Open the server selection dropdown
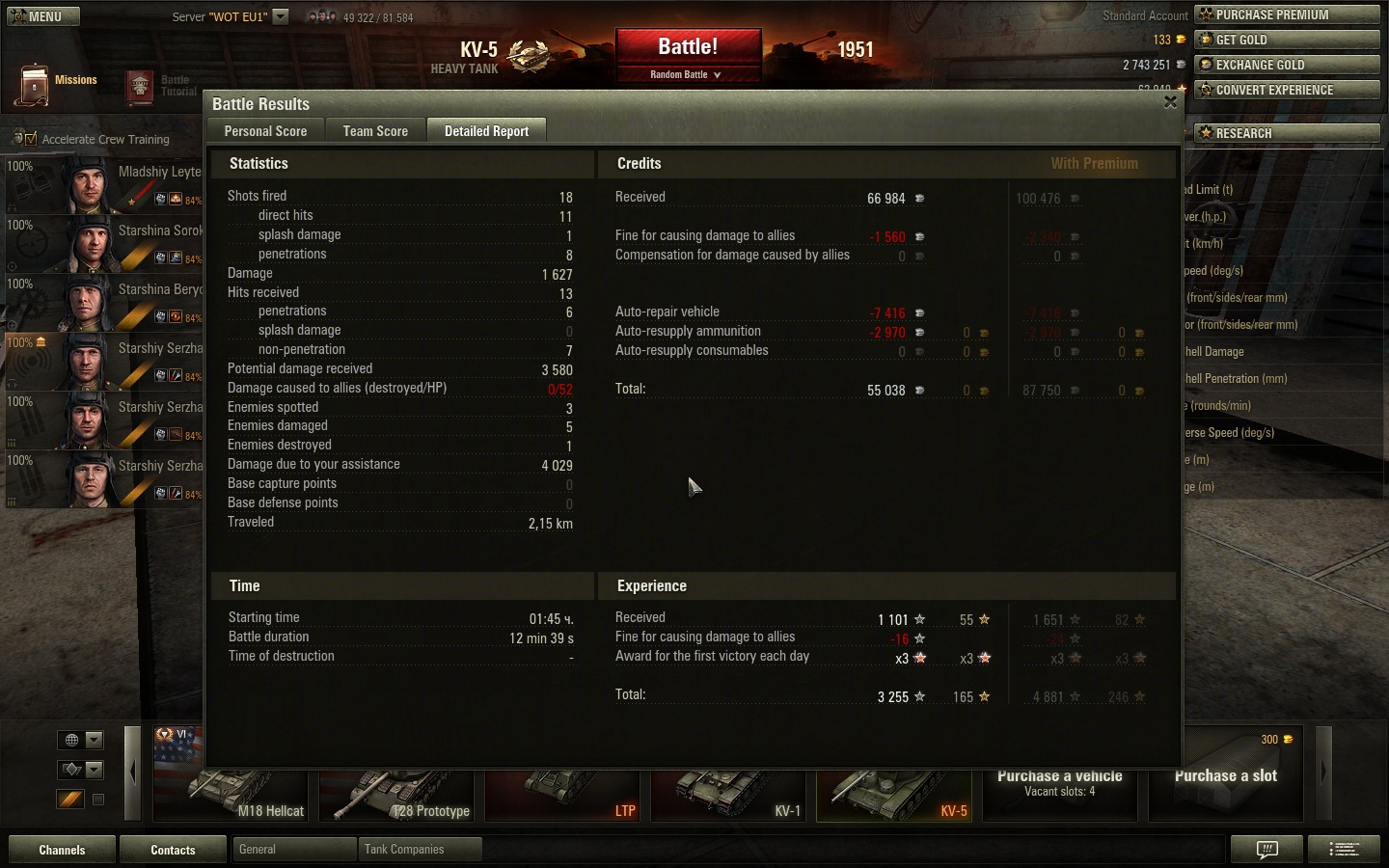The width and height of the screenshot is (1389, 868). pos(281,16)
